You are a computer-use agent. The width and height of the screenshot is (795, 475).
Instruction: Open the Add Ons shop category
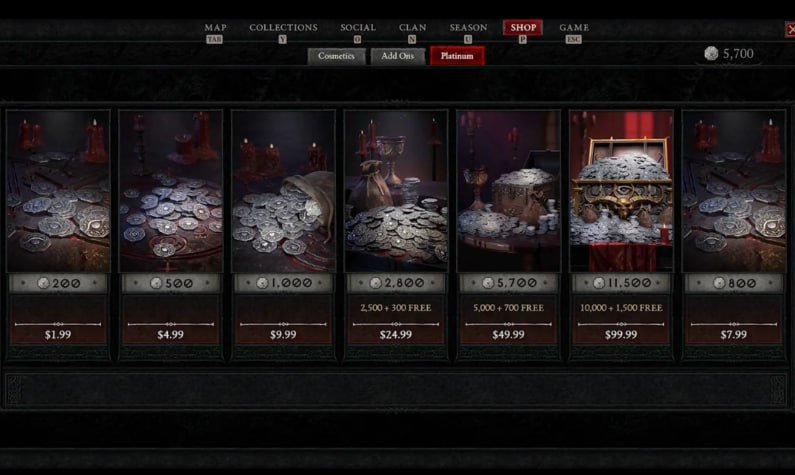pyautogui.click(x=398, y=56)
